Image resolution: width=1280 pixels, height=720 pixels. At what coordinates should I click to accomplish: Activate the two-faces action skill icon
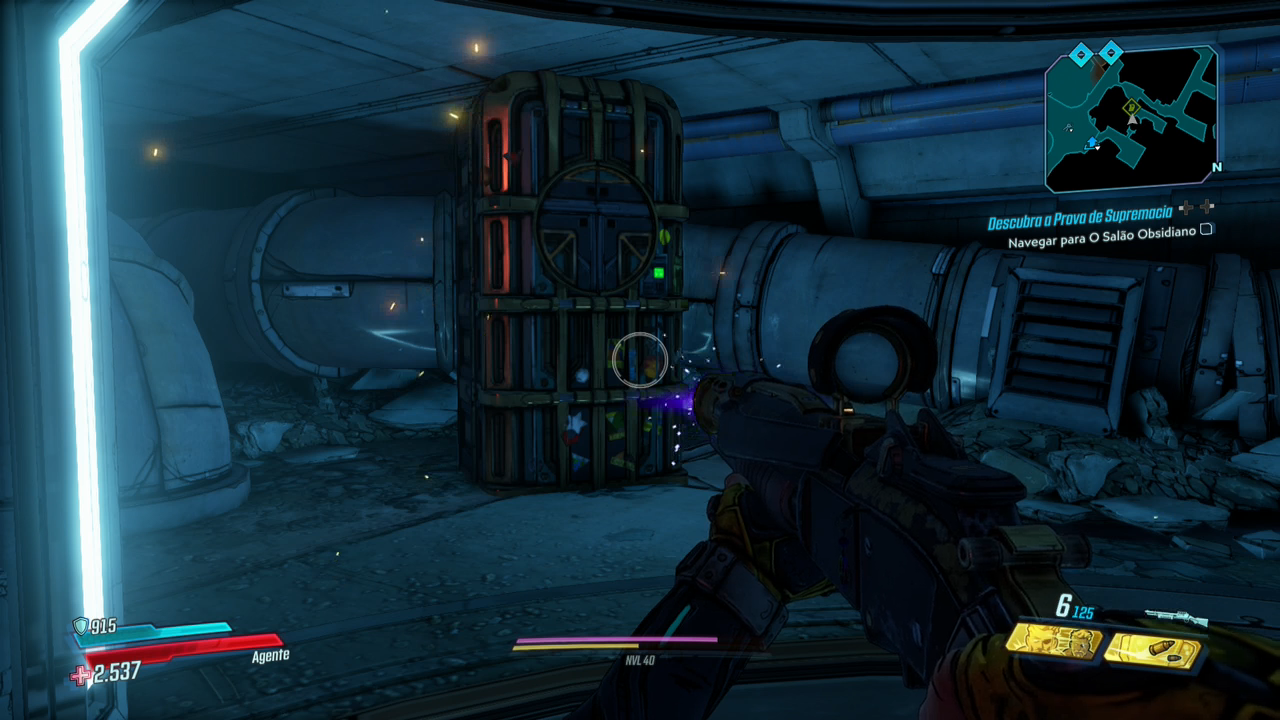click(1053, 640)
